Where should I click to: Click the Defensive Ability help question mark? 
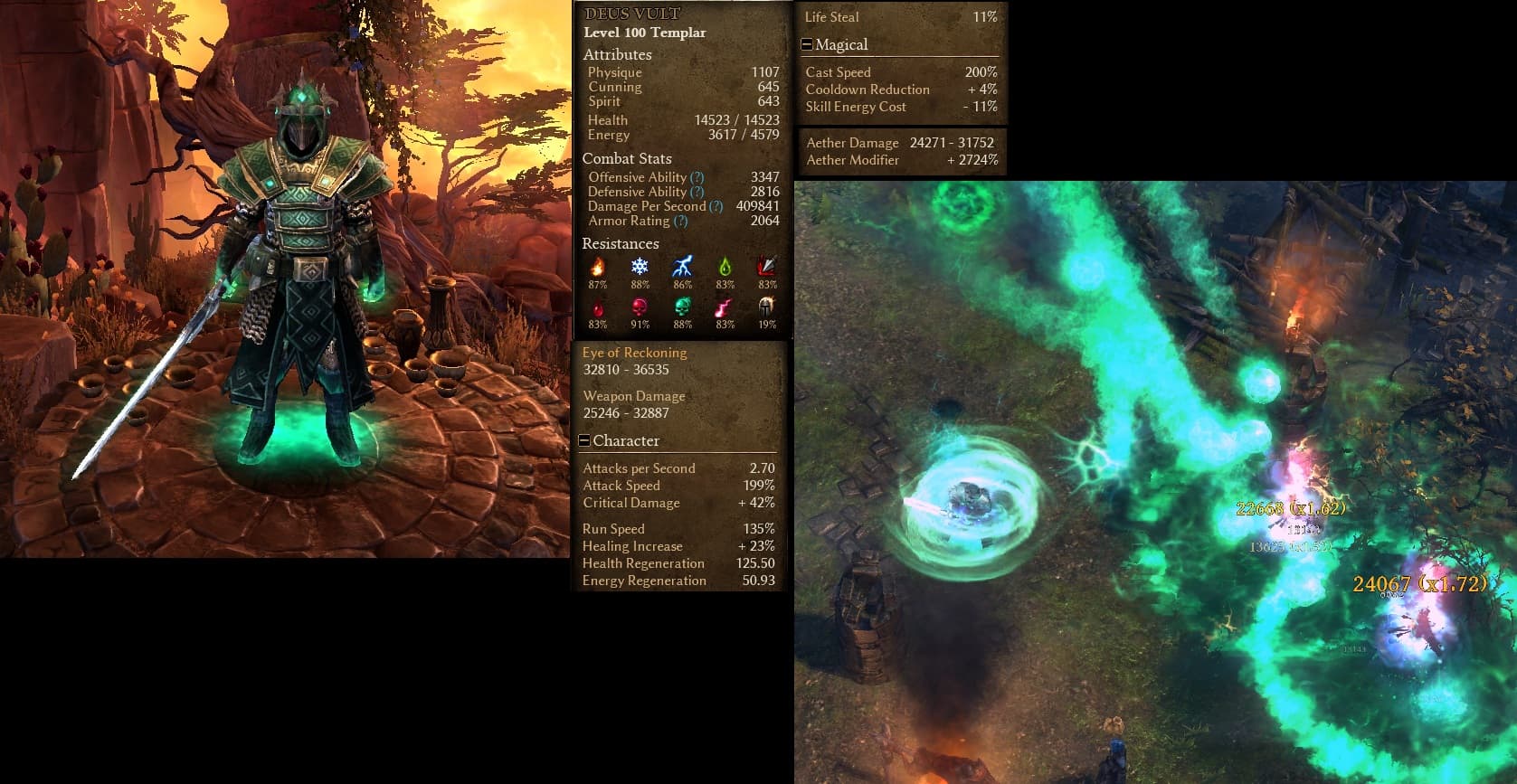(x=697, y=192)
